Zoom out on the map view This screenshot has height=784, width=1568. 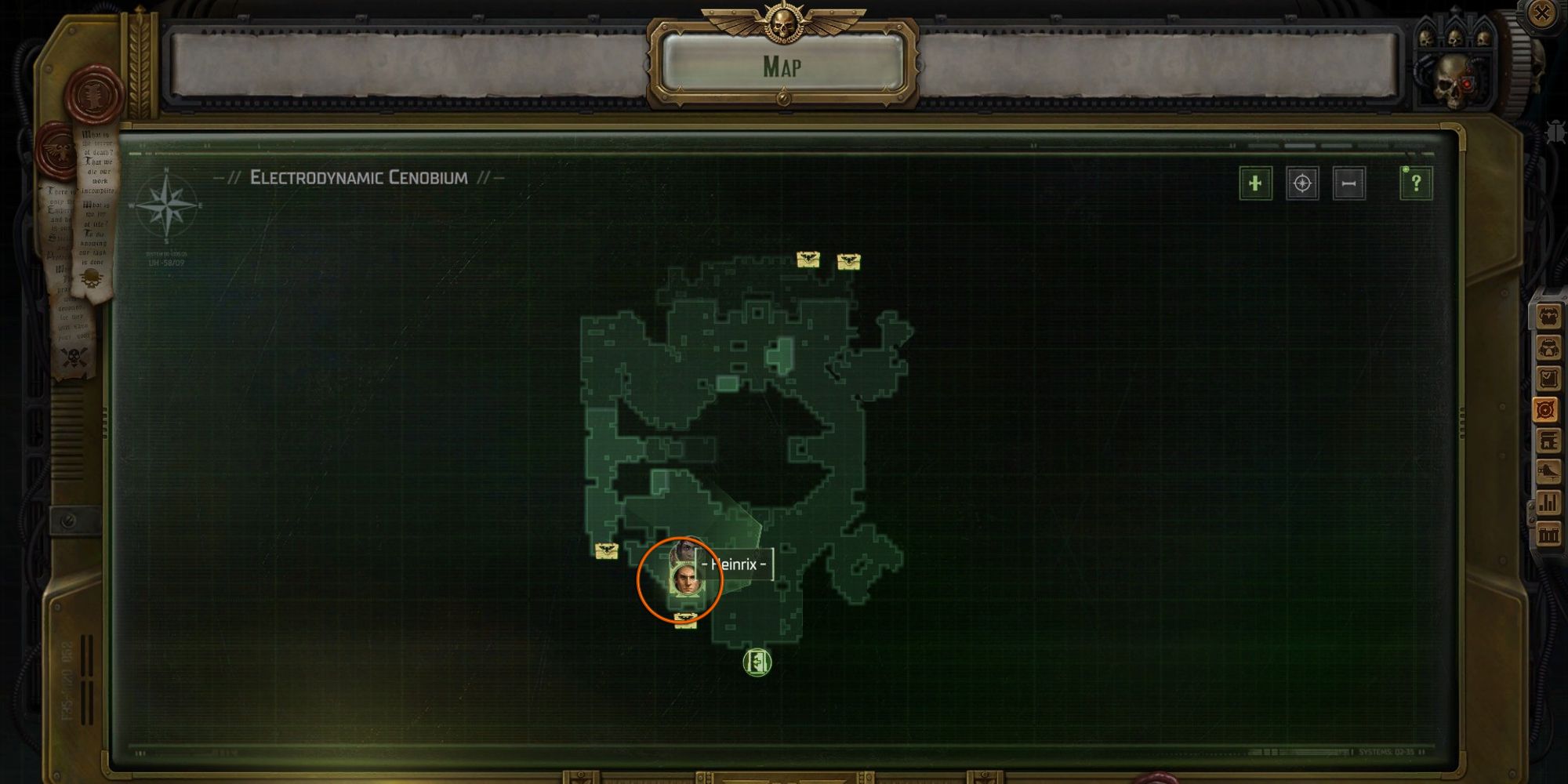tap(1350, 184)
